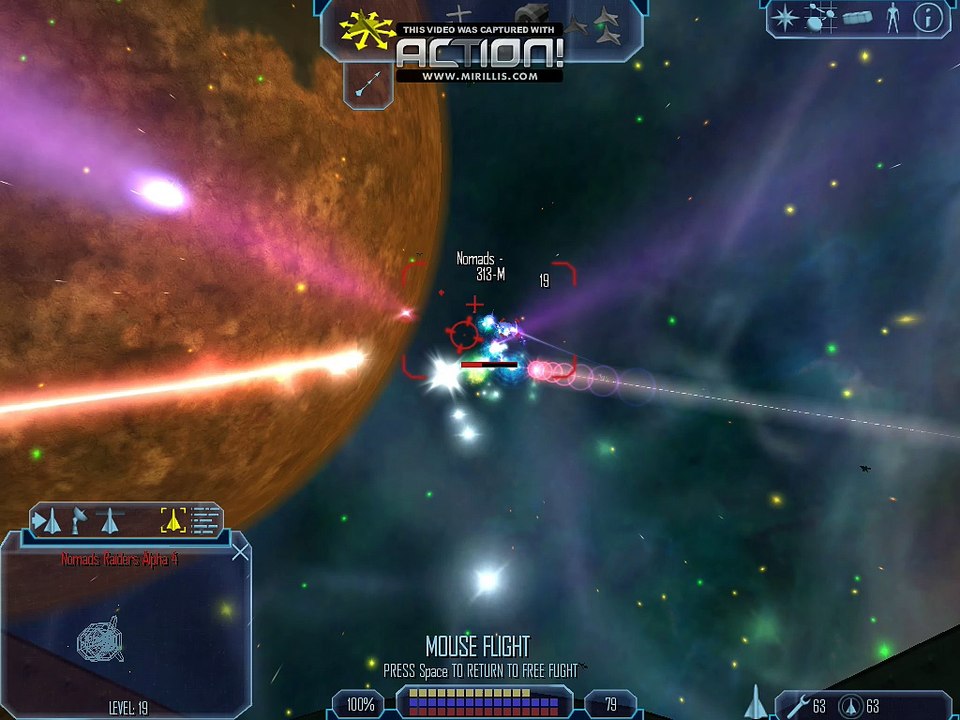
Task: Select the satellite dish scanner icon
Action: point(78,520)
